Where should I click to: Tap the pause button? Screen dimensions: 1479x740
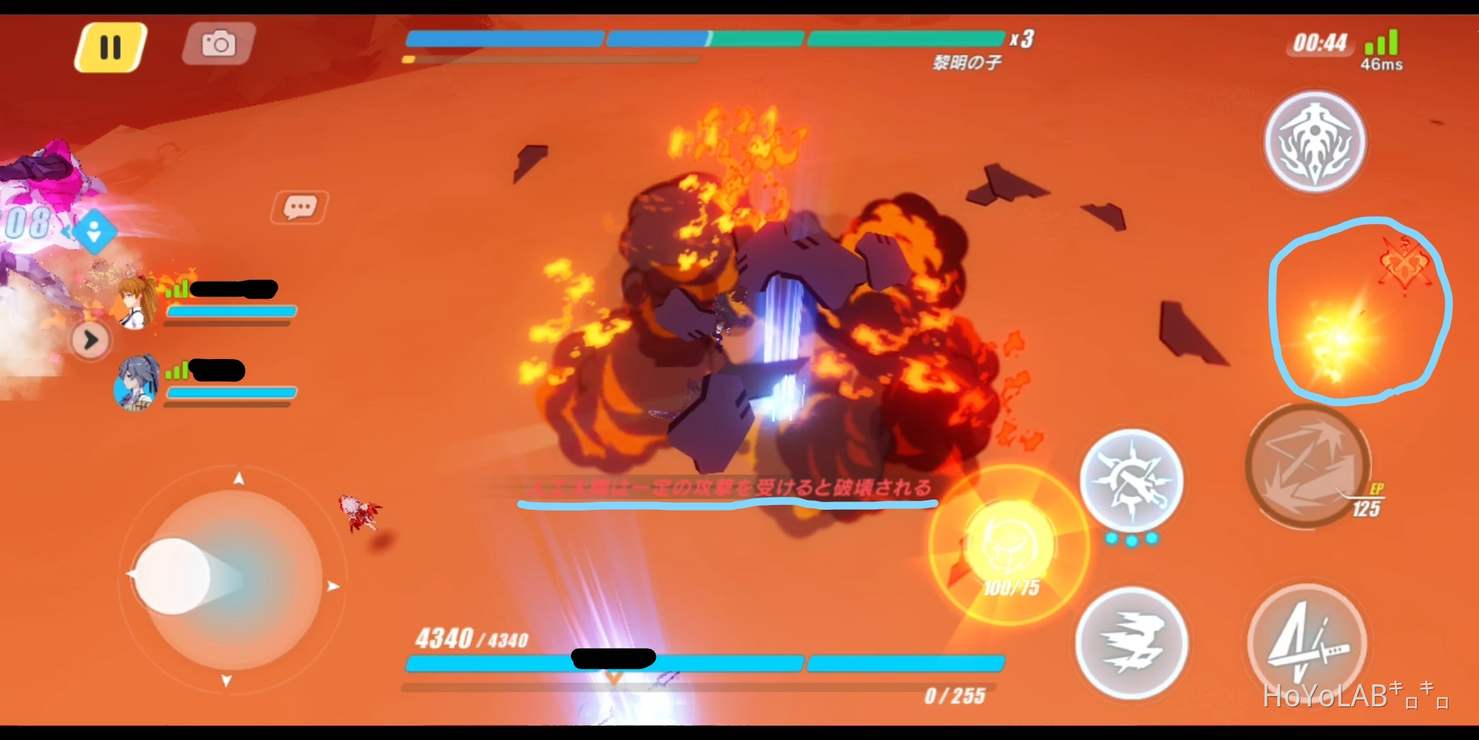click(110, 45)
